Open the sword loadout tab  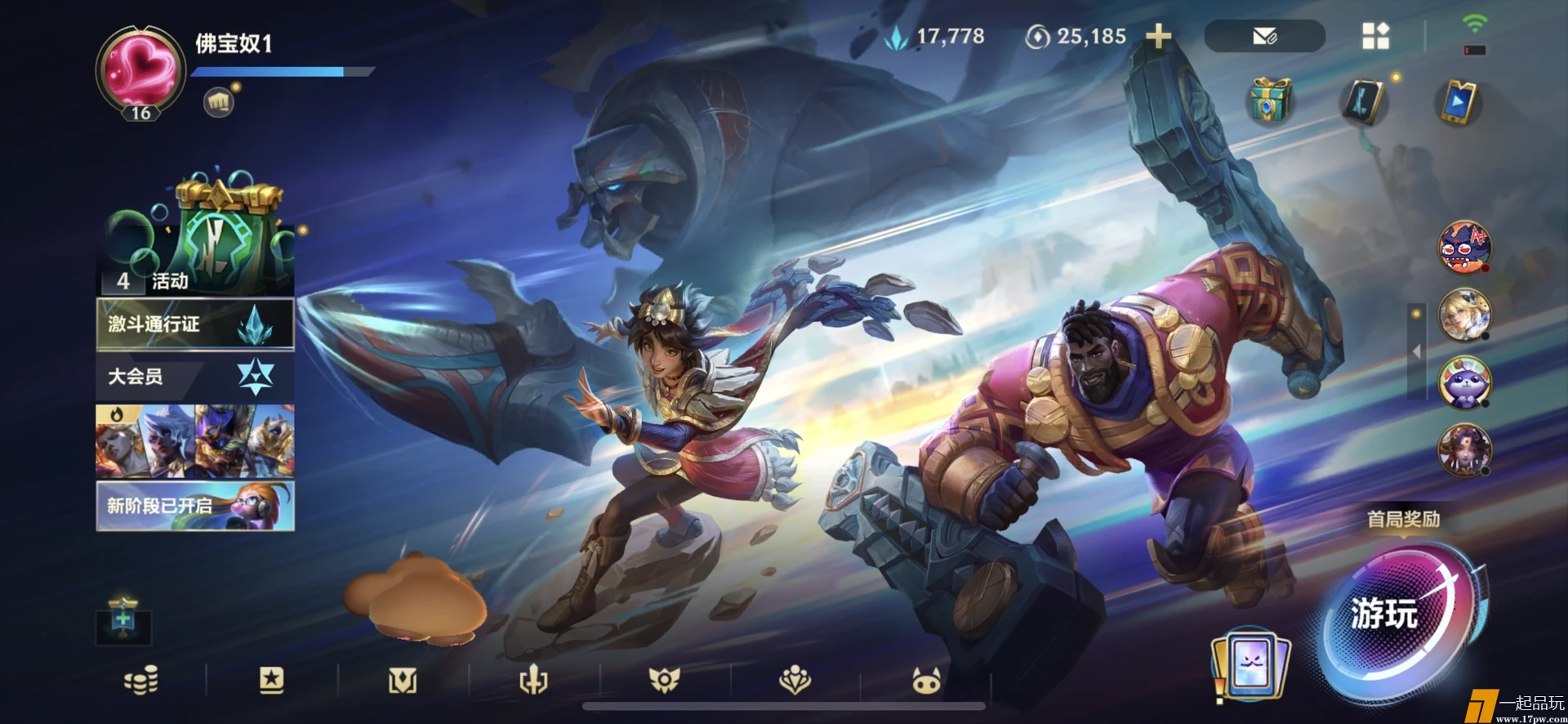(x=533, y=680)
